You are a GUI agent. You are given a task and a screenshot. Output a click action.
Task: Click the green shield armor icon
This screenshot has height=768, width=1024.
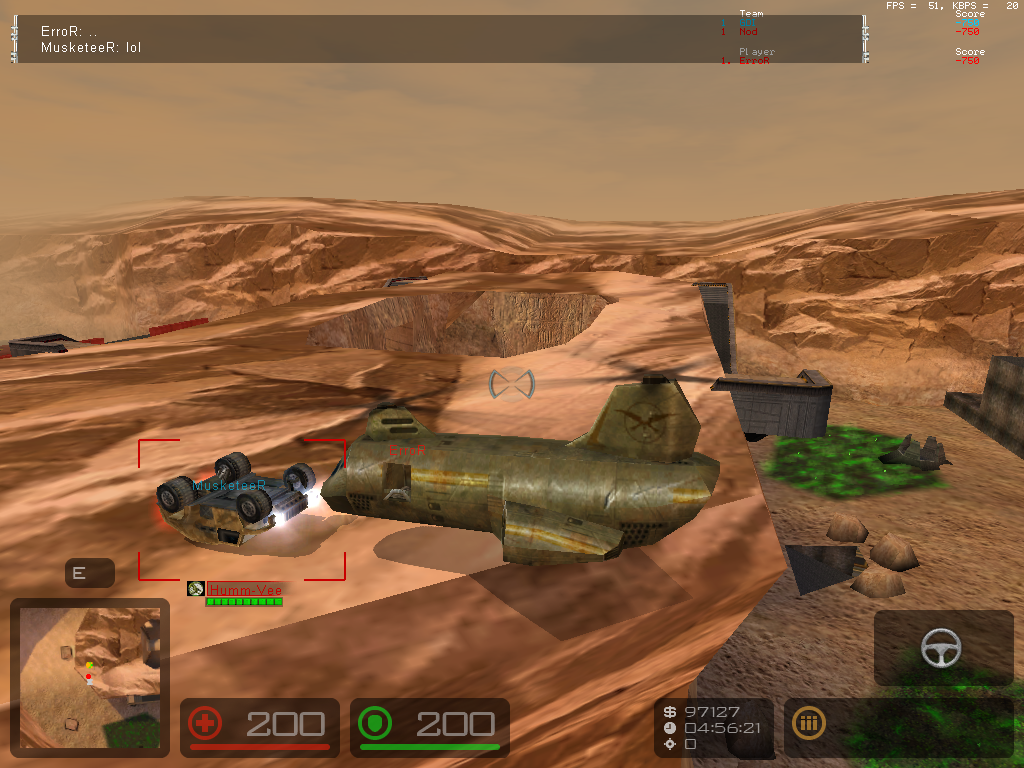click(x=376, y=724)
